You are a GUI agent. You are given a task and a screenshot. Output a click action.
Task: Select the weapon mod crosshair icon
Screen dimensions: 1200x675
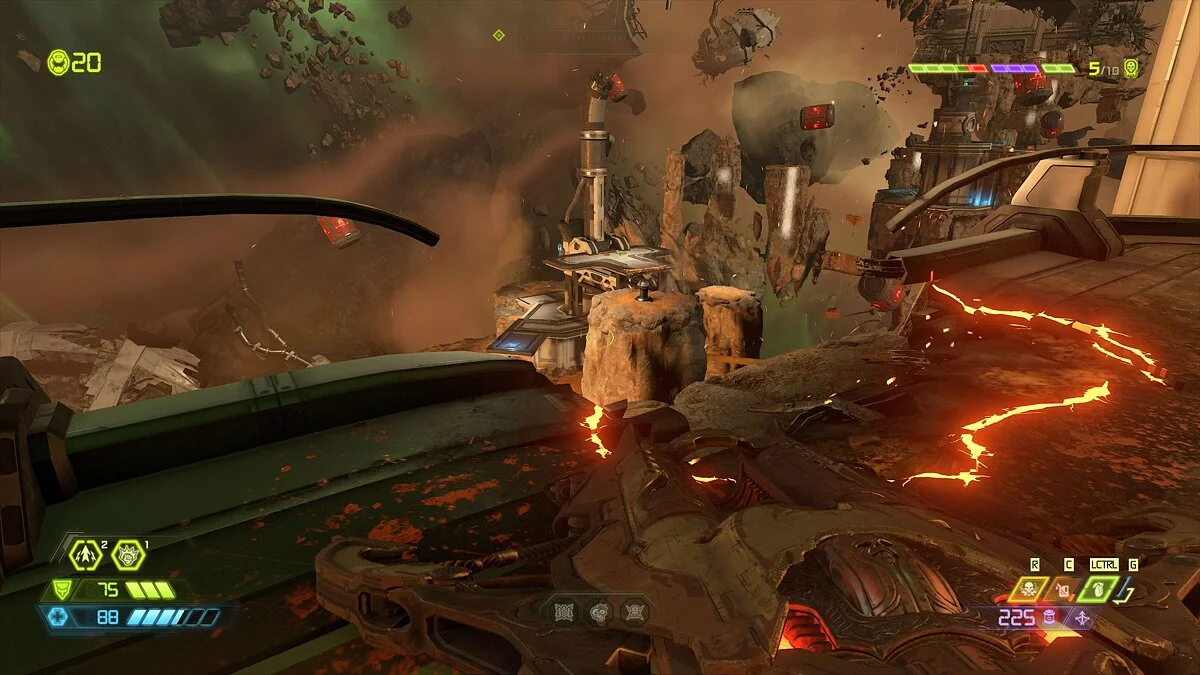coord(1080,619)
